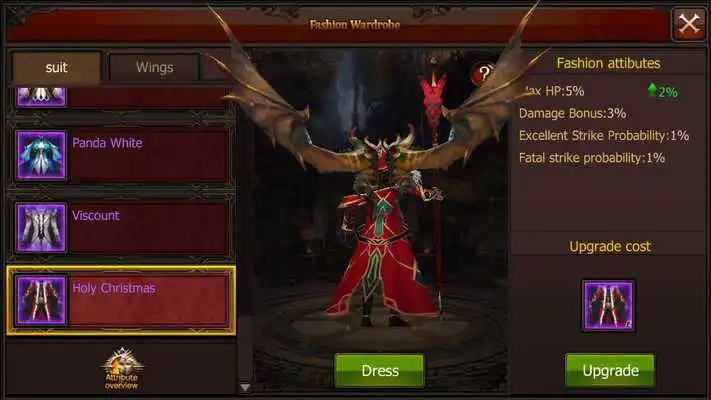Choose the Panda White suit
This screenshot has height=400, width=711.
click(120, 155)
